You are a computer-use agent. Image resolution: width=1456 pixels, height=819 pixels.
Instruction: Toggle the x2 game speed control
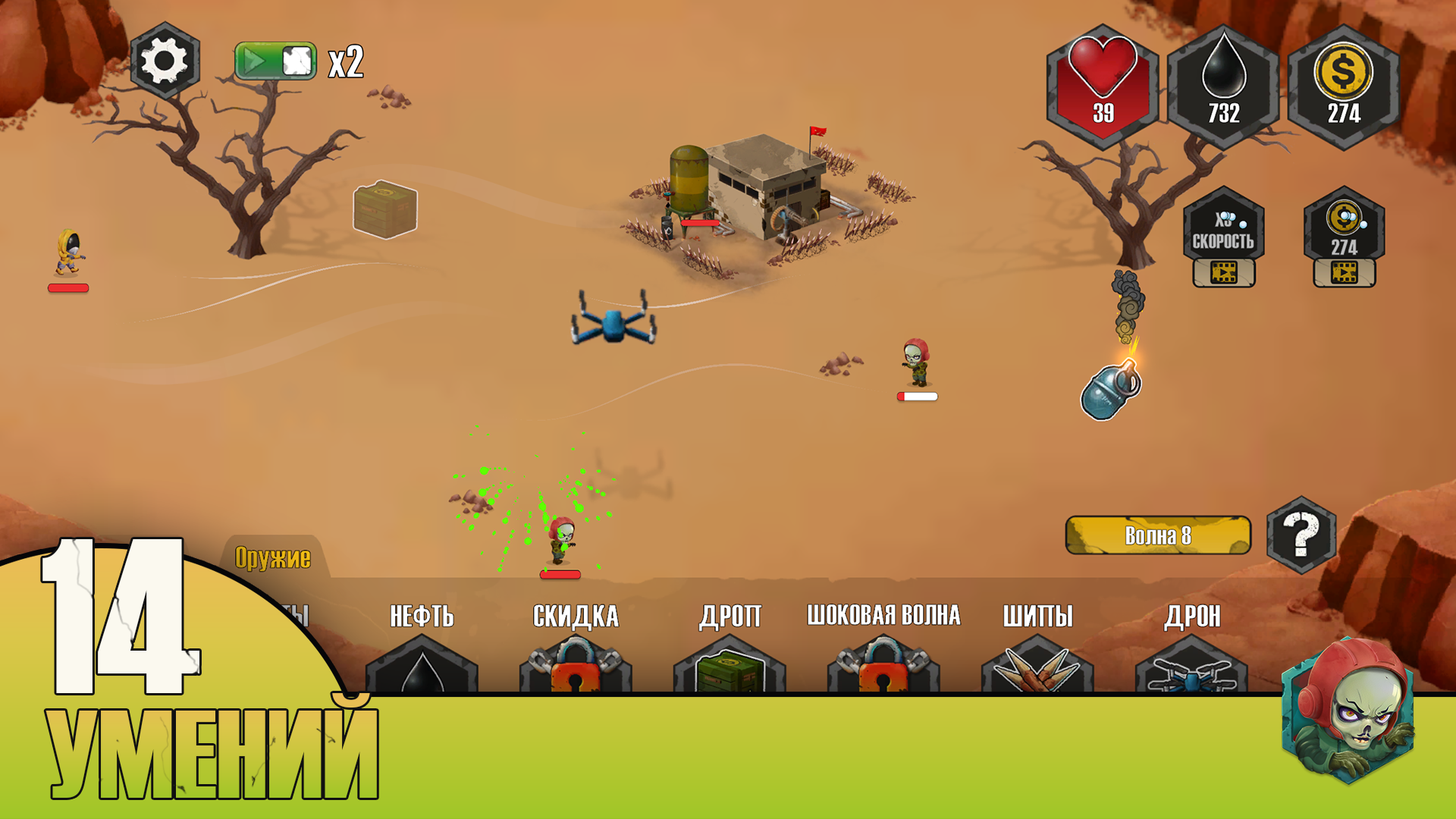[x=277, y=62]
